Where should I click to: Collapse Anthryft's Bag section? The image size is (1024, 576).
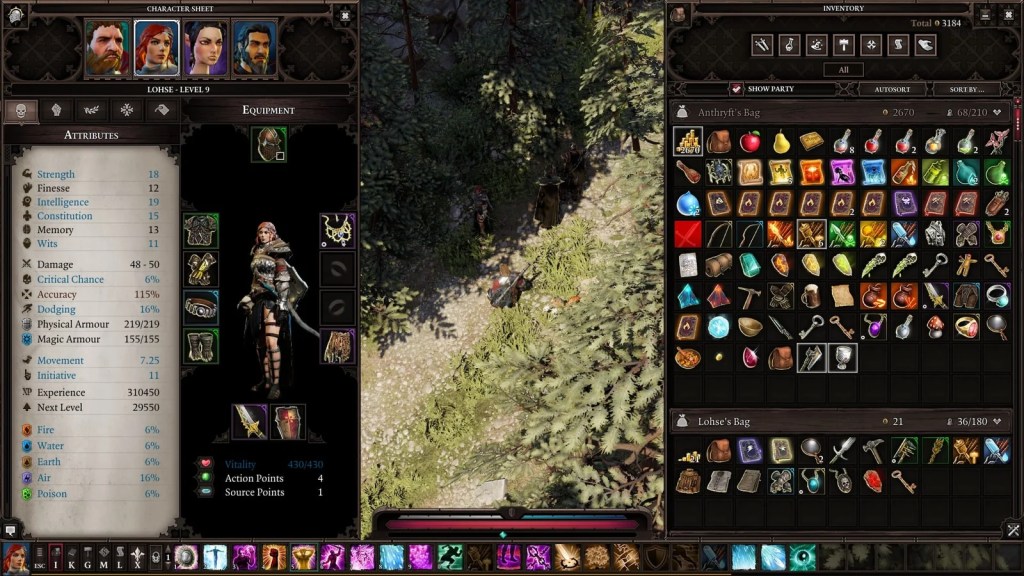point(996,113)
